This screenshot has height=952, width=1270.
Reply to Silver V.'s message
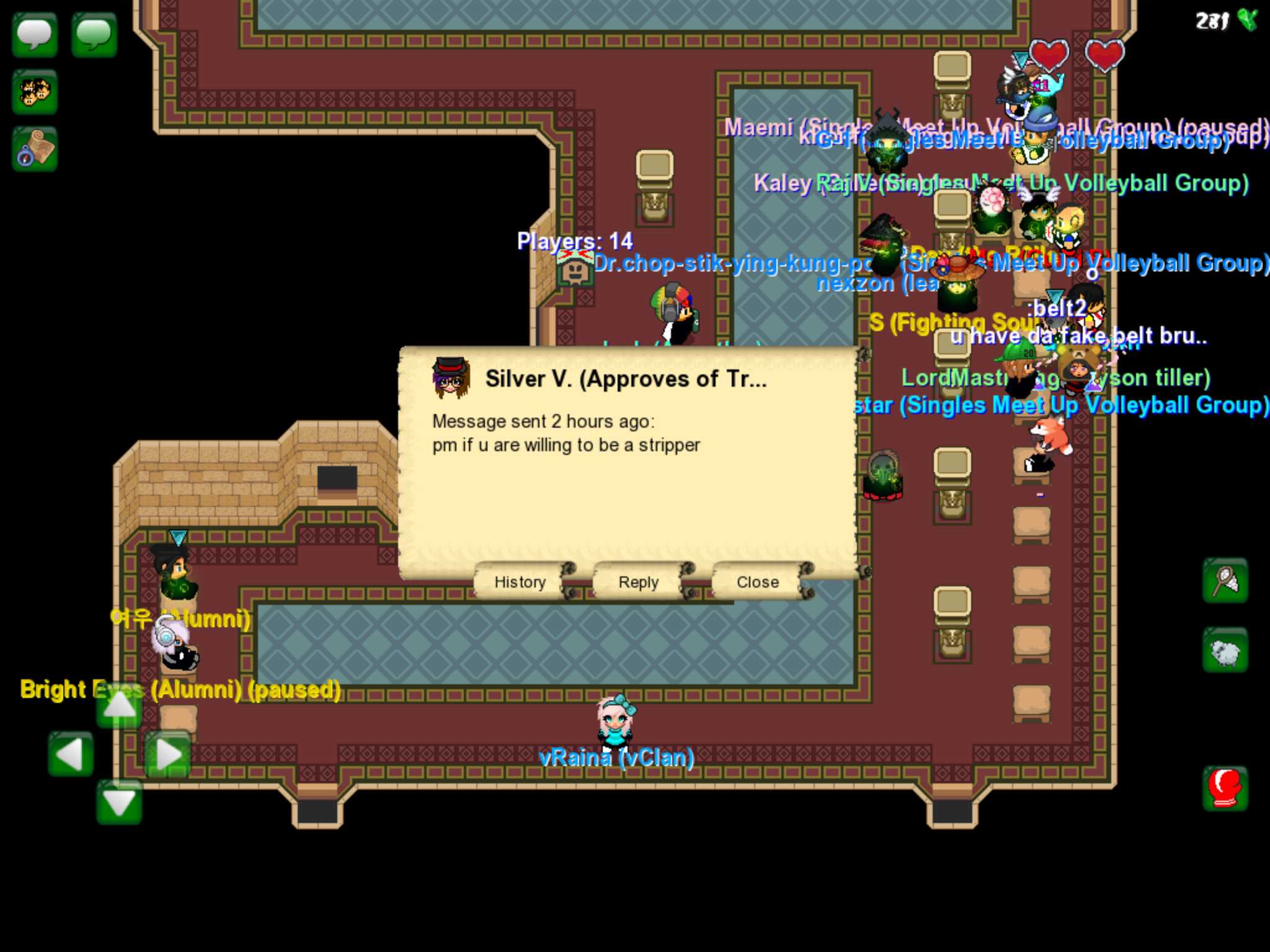tap(639, 582)
